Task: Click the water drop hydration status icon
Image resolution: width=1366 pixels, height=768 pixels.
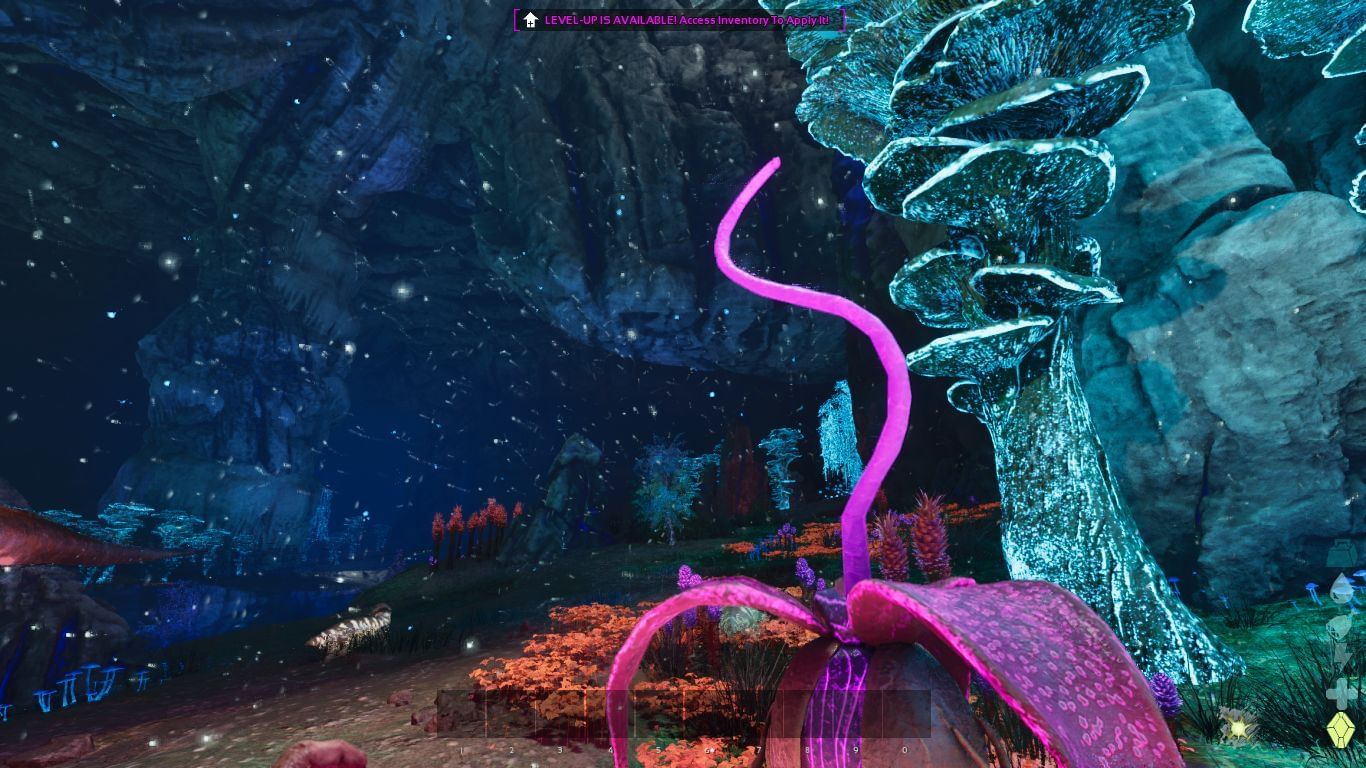Action: click(1340, 590)
